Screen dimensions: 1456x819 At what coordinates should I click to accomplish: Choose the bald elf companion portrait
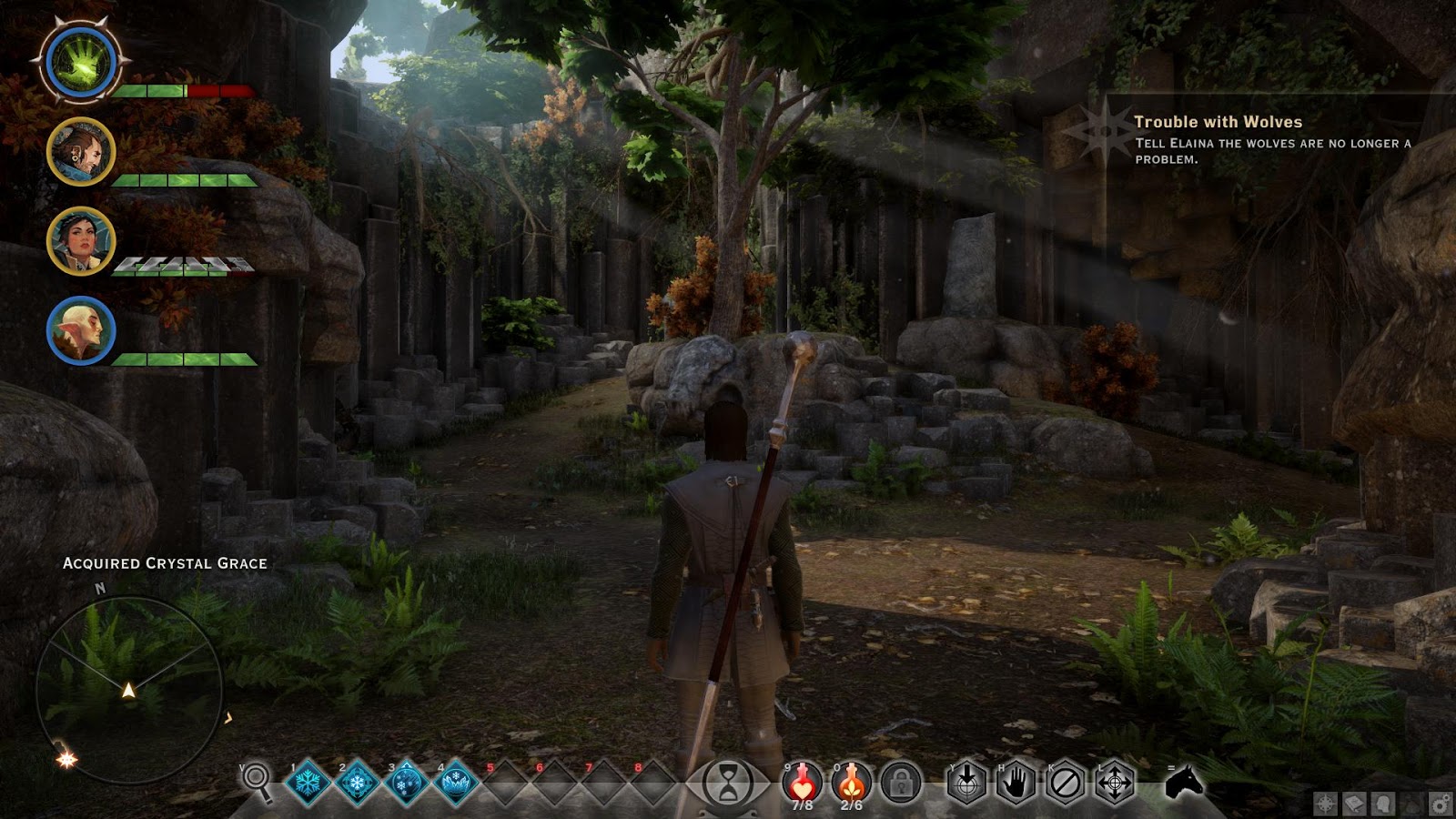click(x=81, y=330)
